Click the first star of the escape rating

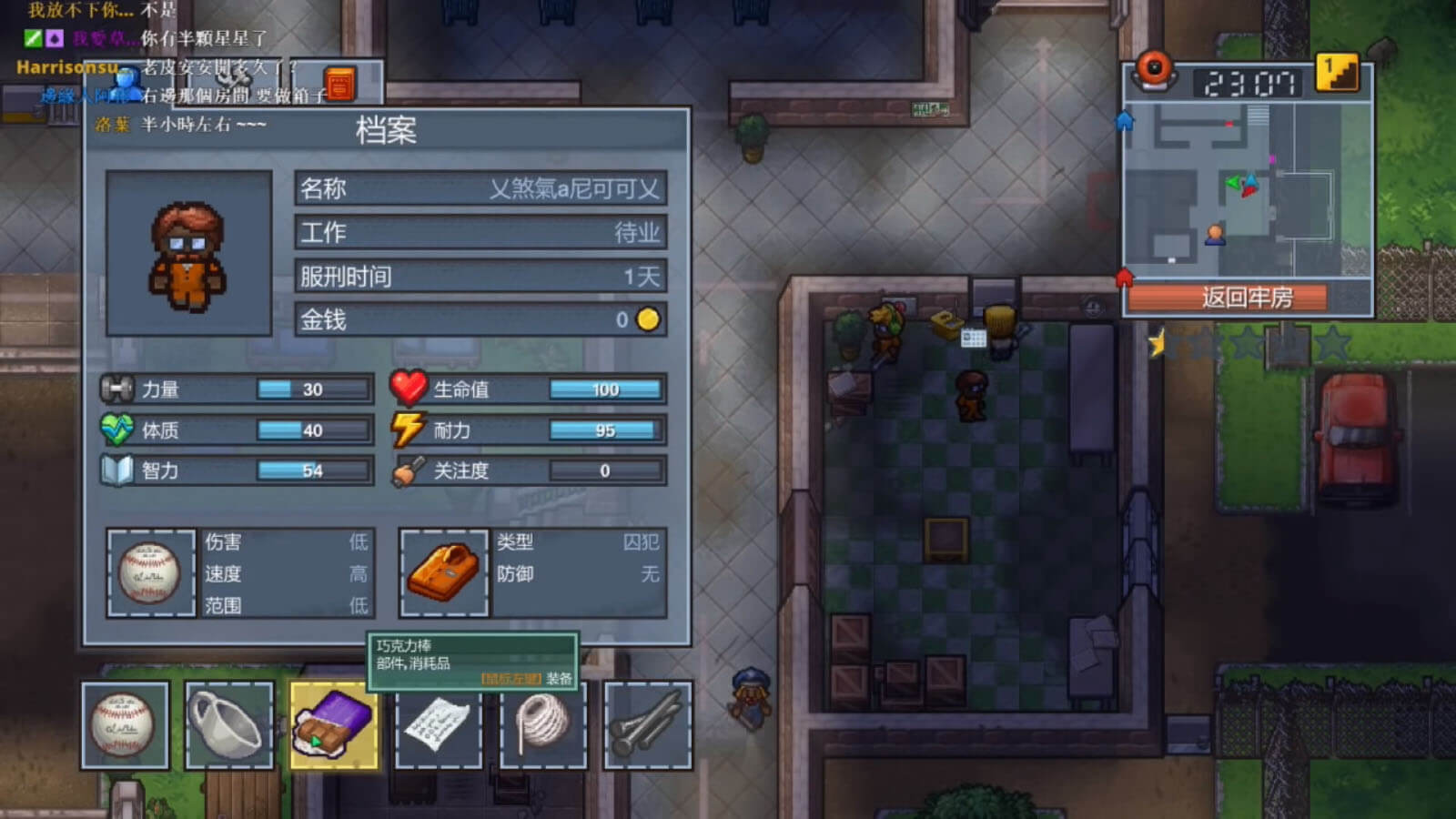(x=1158, y=344)
